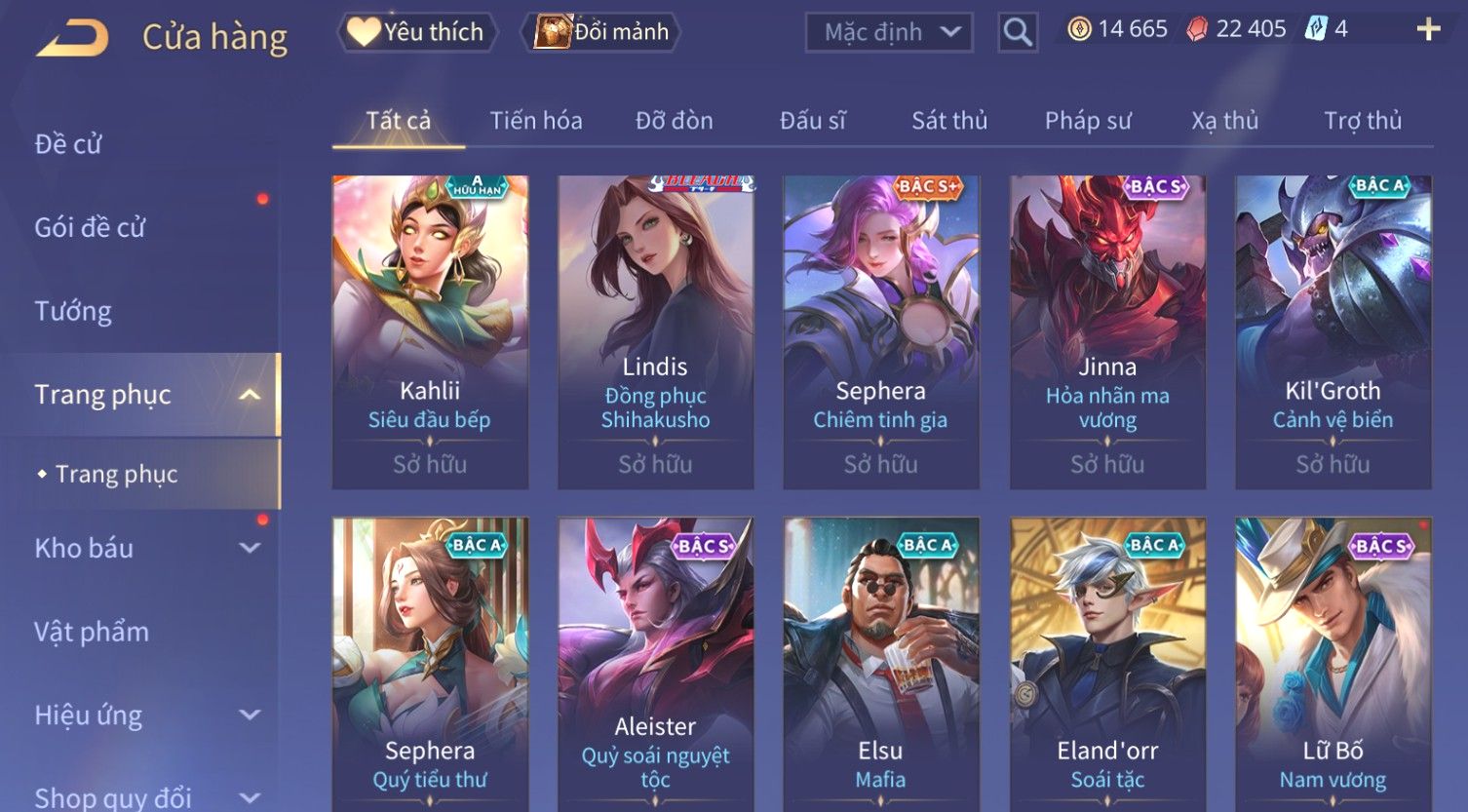Open the Yêu thích favorites list
Screen dimensions: 1468x812
[417, 32]
